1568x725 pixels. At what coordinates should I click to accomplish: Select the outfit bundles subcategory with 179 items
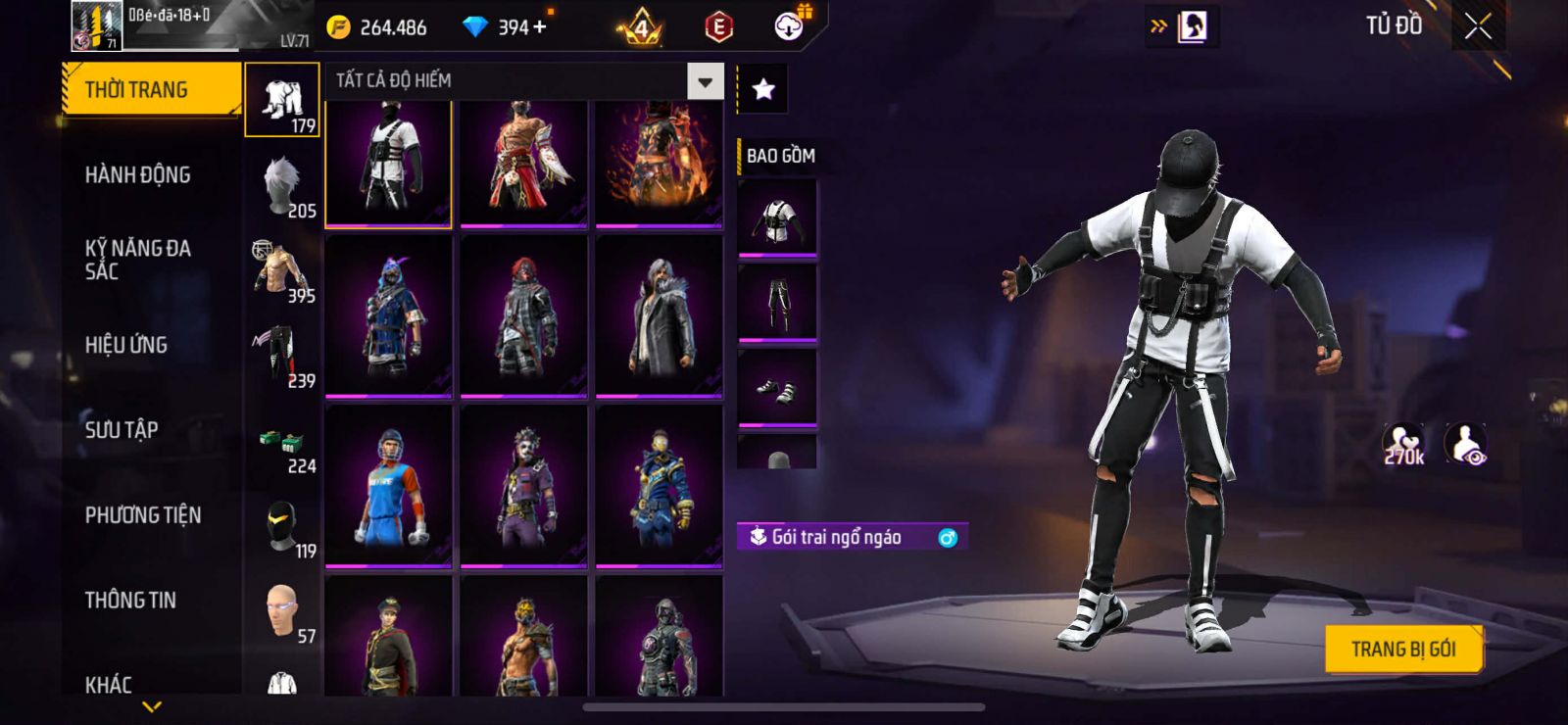tap(282, 100)
